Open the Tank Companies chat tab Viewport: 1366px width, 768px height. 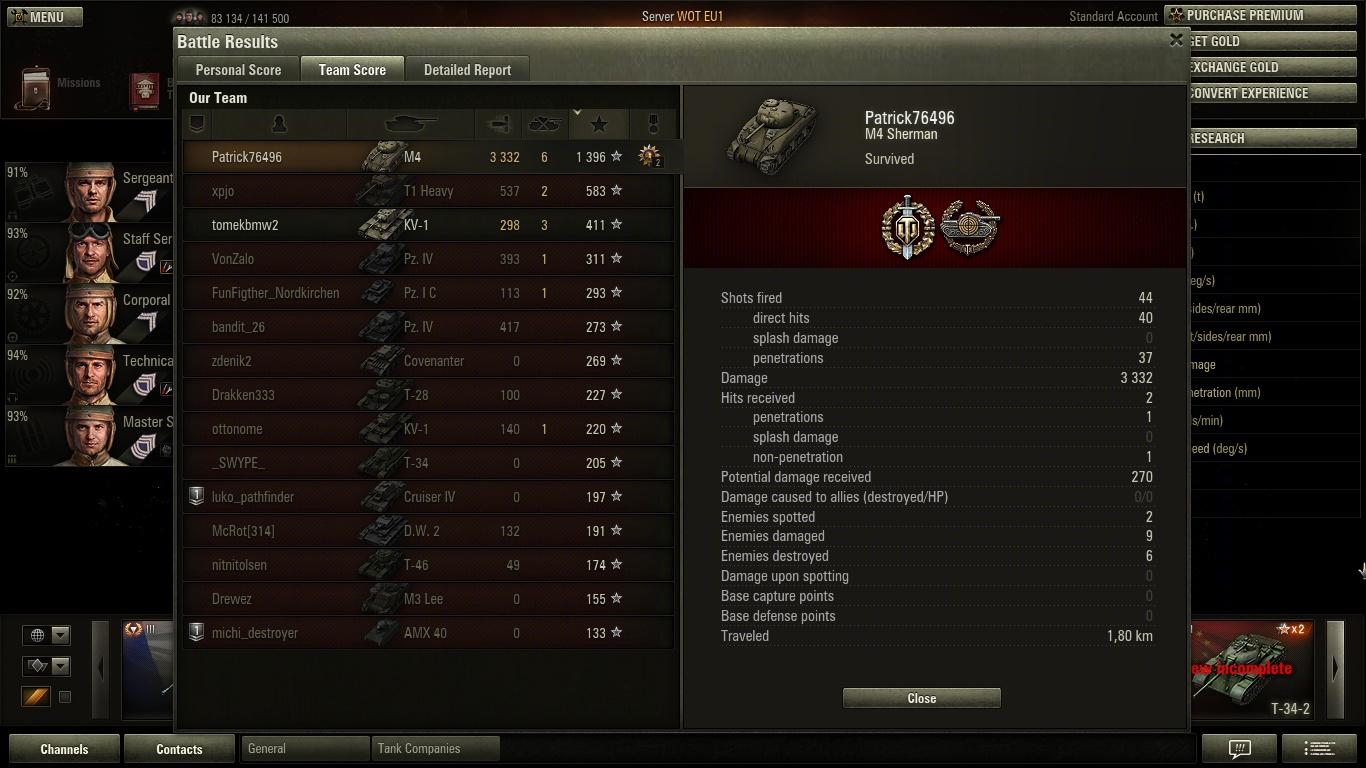coord(436,748)
